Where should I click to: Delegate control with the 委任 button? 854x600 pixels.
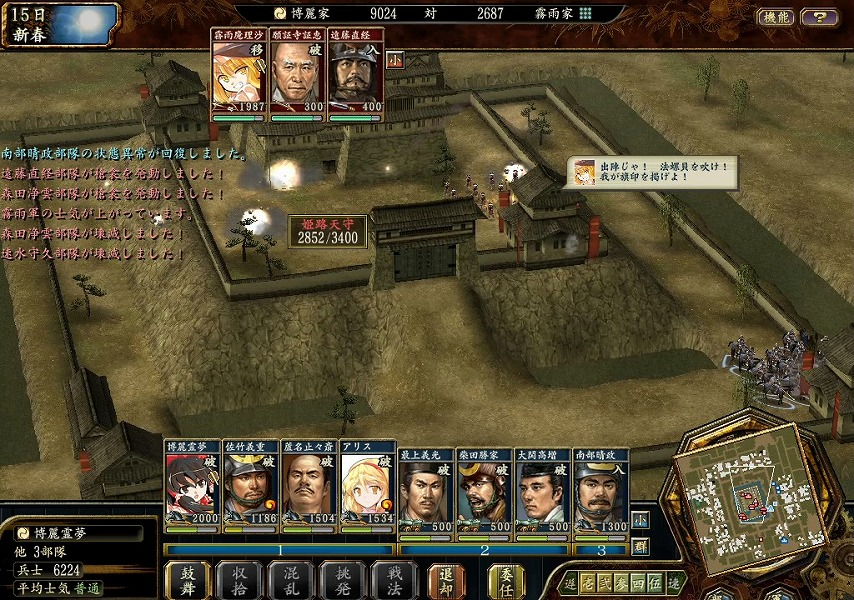coord(507,580)
